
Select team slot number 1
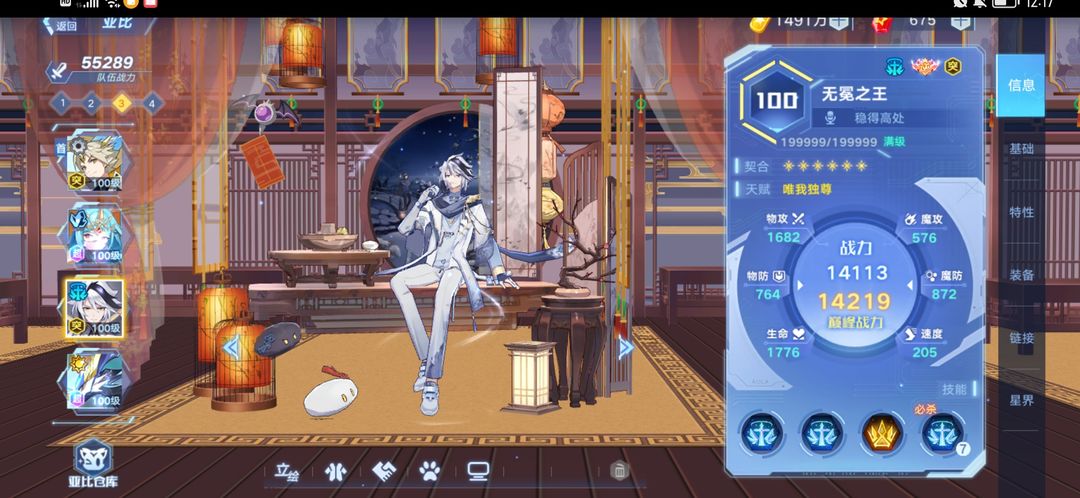click(60, 102)
